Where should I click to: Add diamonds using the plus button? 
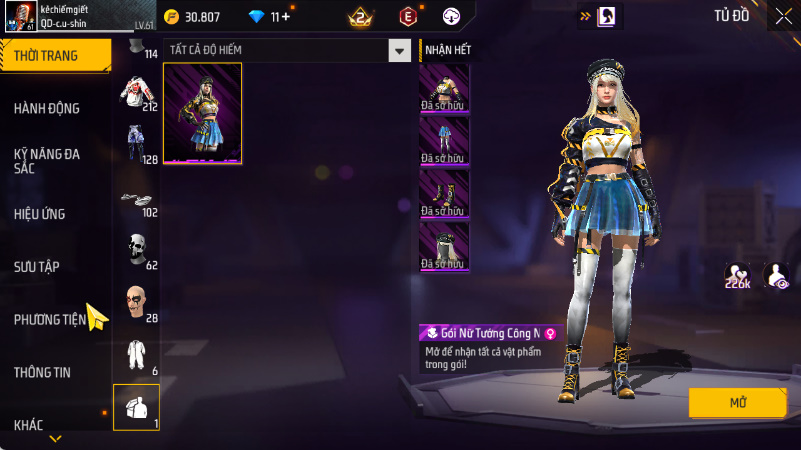pos(287,16)
